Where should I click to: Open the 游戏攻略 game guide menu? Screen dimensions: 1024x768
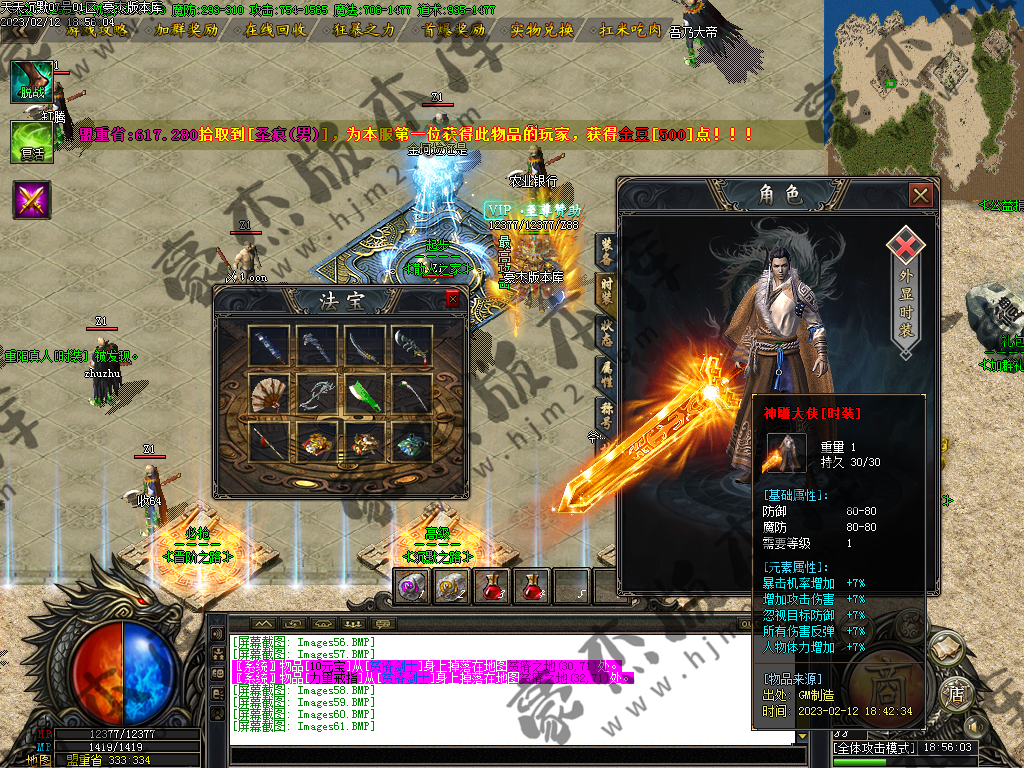pos(97,30)
